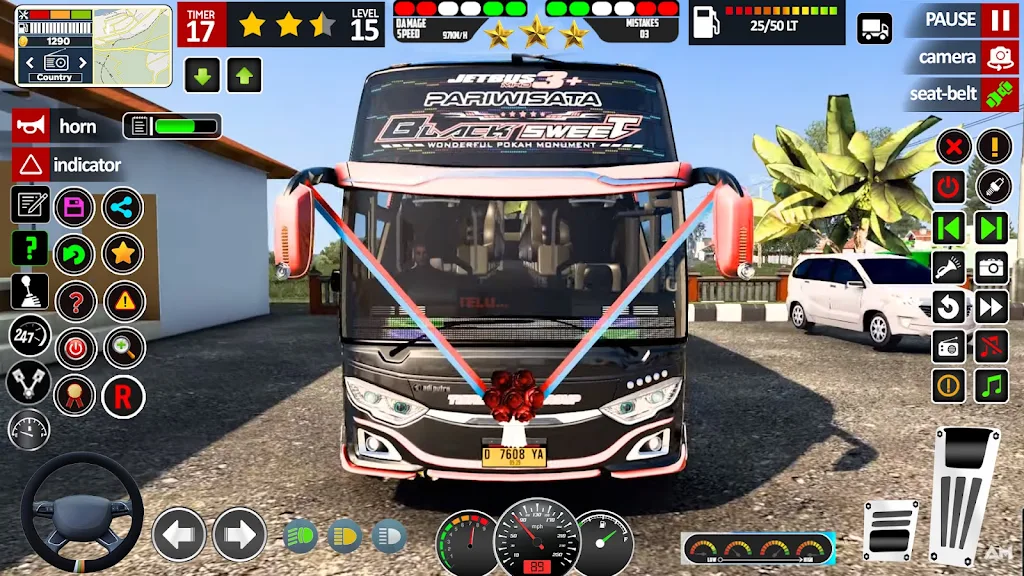Tap the pink floppy disk save icon
The image size is (1024, 576).
coord(74,208)
